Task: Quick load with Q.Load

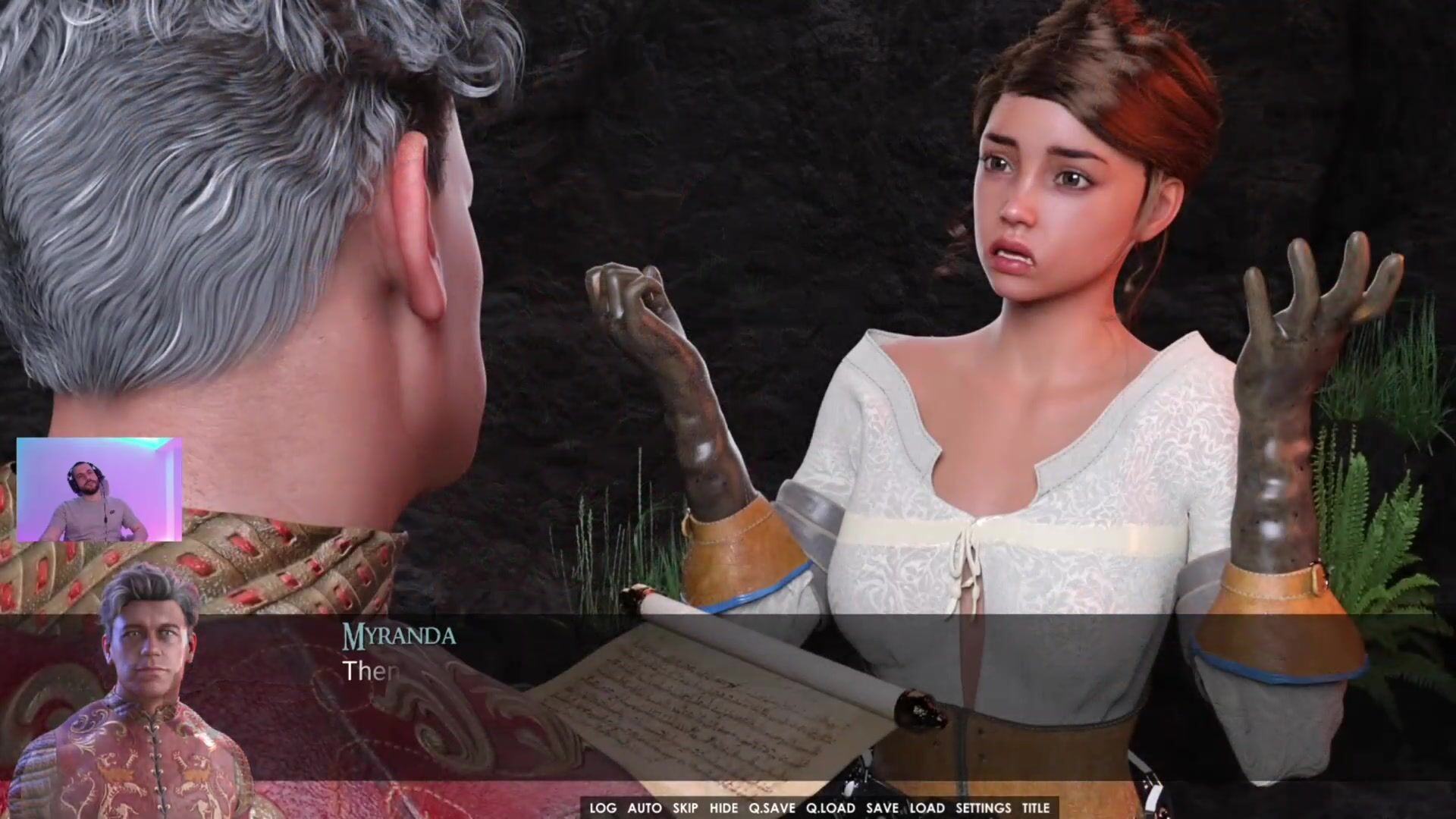Action: [x=830, y=808]
